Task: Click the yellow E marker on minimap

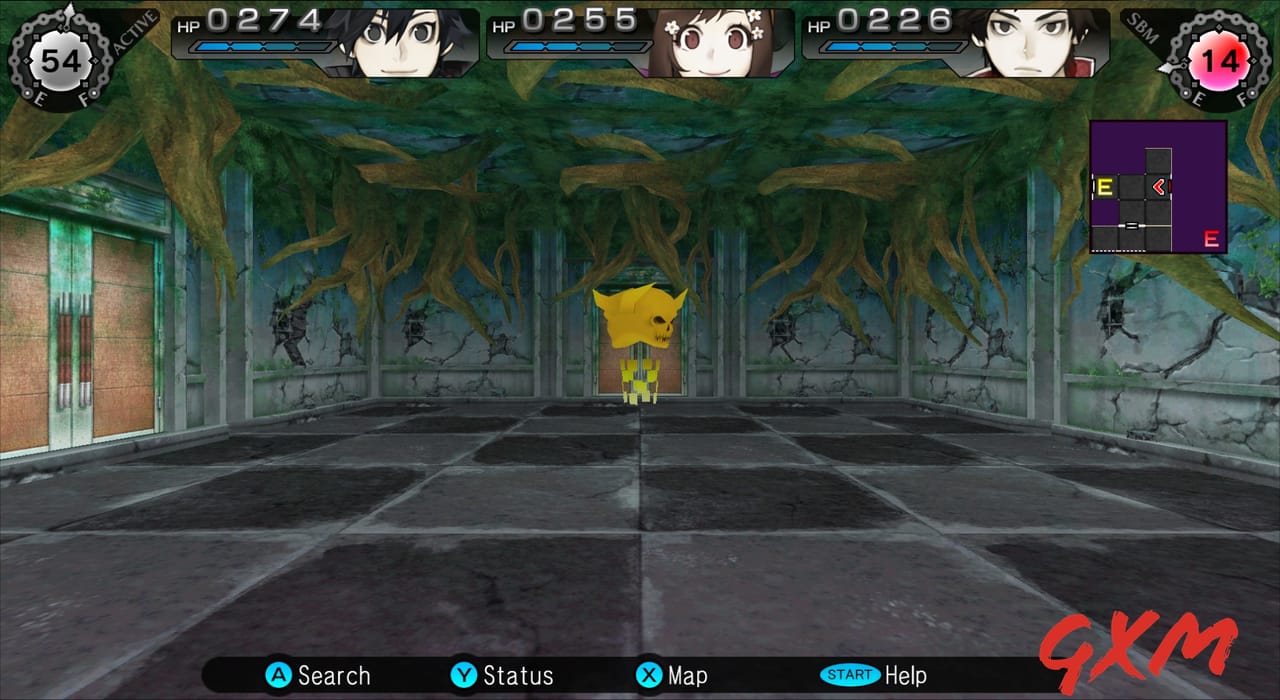Action: click(1105, 187)
